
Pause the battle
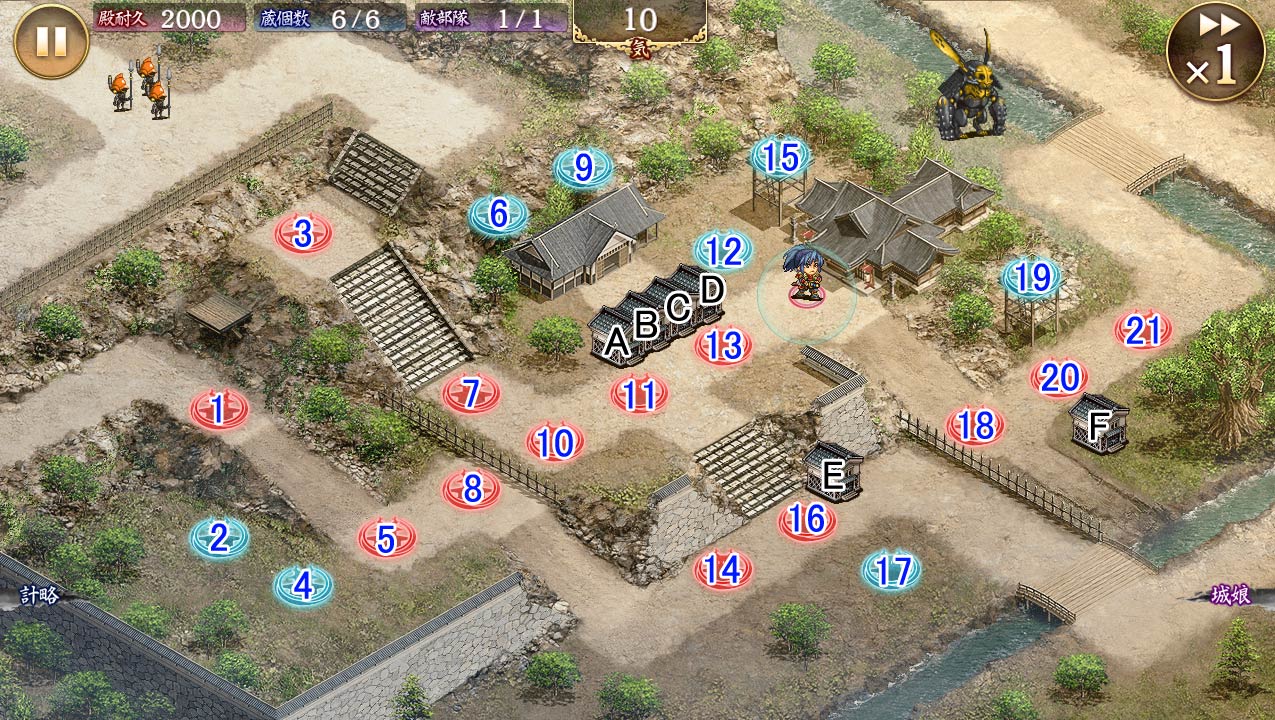(51, 41)
